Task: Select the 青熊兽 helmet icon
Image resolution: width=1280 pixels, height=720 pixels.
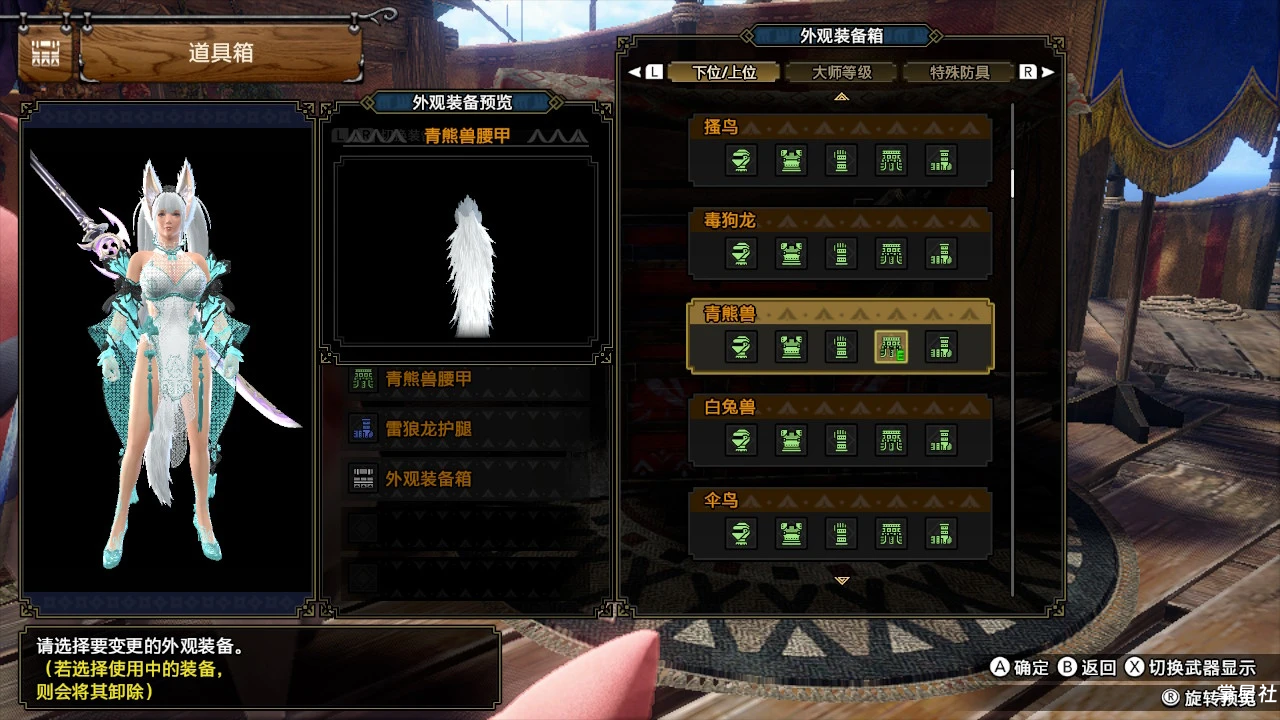Action: 741,347
